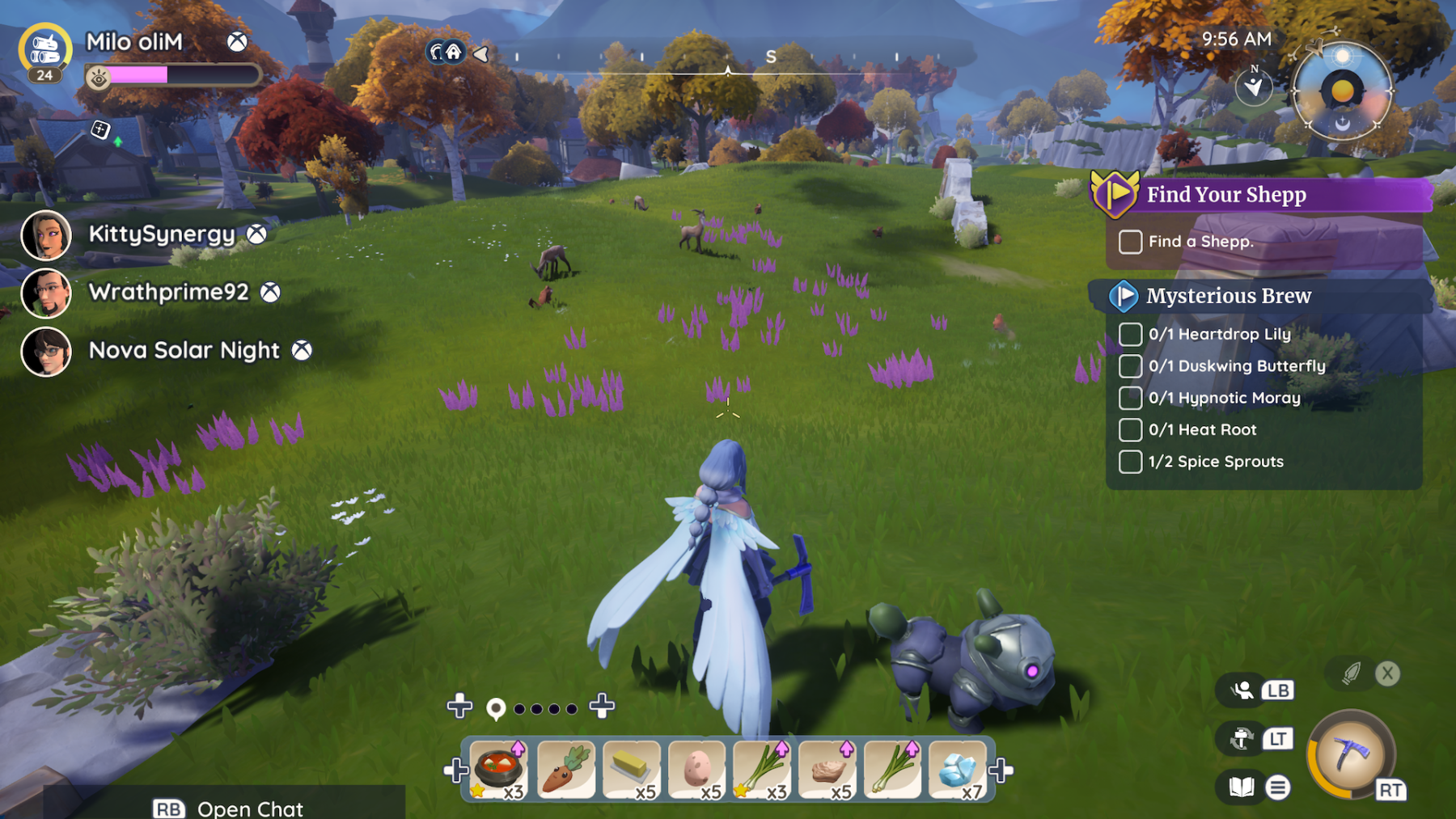Select the ice crystal chunk hotbar slot
The width and height of the screenshot is (1456, 819).
click(x=958, y=769)
